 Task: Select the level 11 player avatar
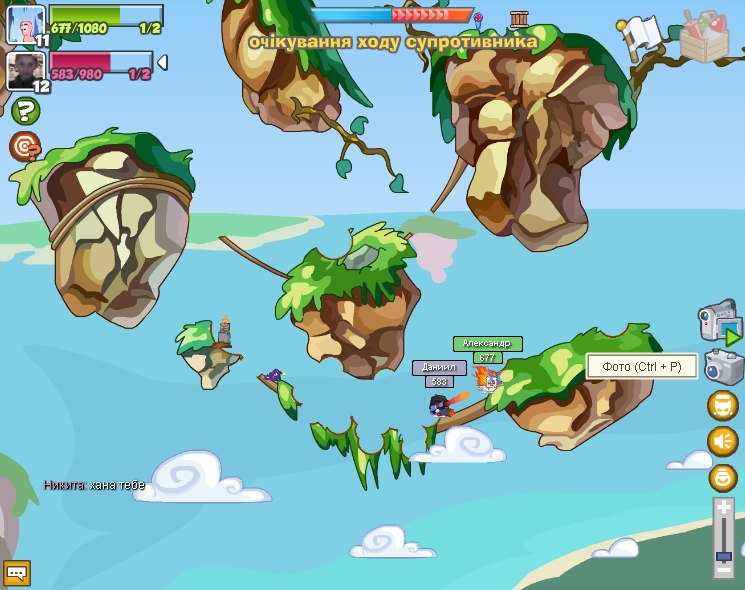(25, 22)
